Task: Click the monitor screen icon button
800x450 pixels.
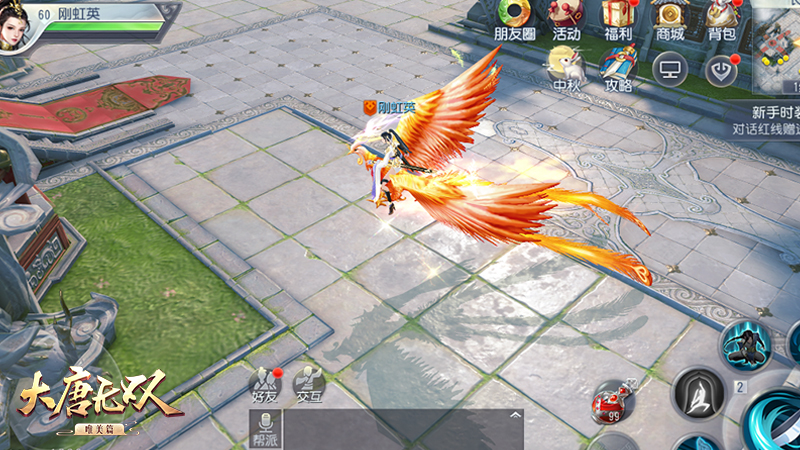Action: click(670, 68)
